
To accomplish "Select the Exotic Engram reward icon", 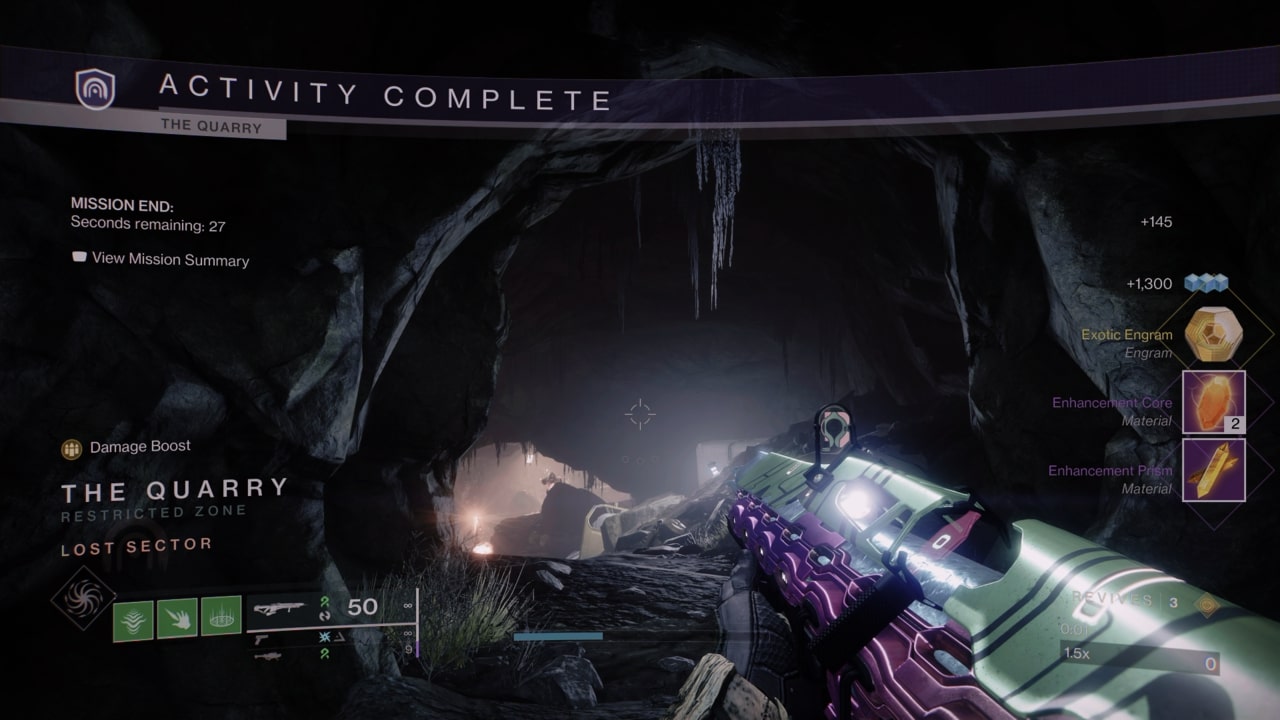I will pyautogui.click(x=1213, y=335).
